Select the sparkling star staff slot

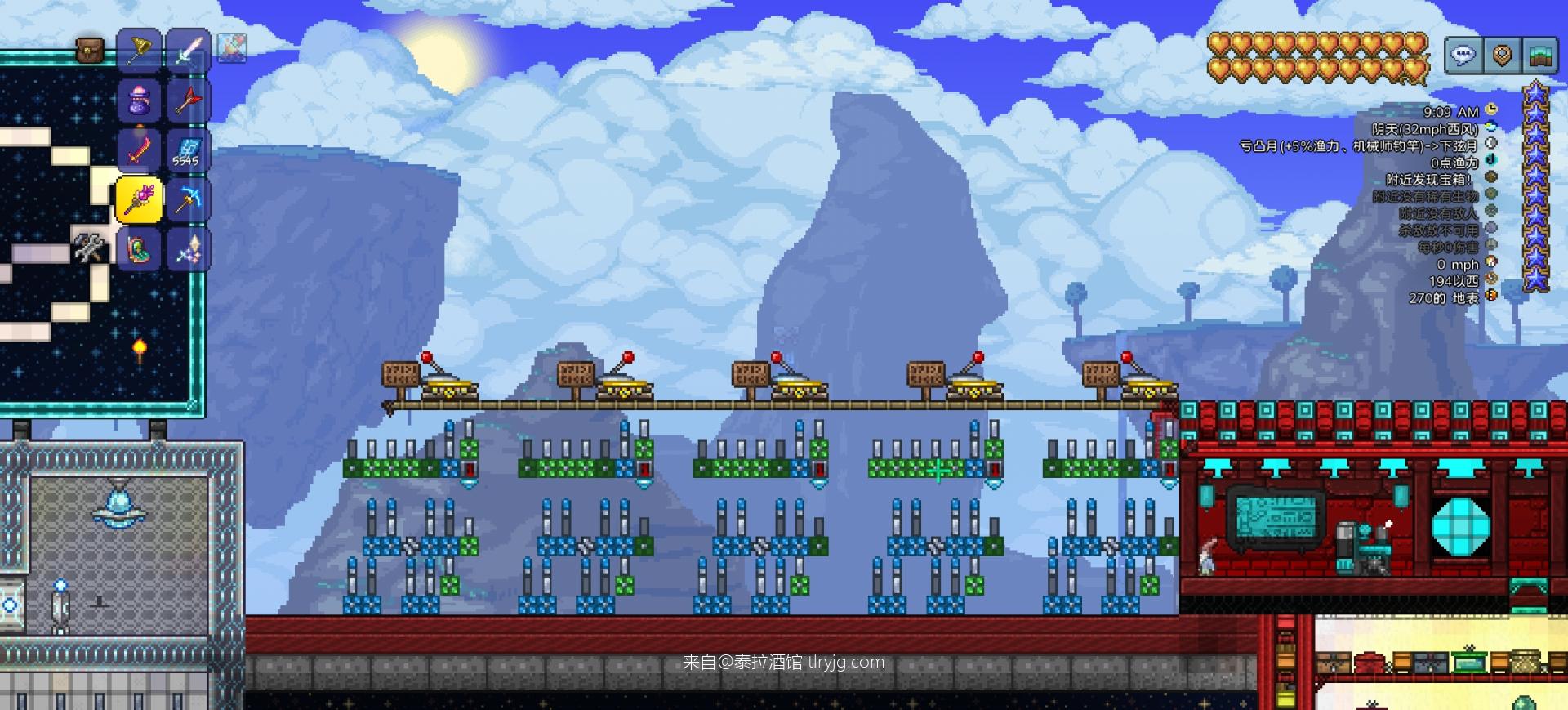point(188,248)
